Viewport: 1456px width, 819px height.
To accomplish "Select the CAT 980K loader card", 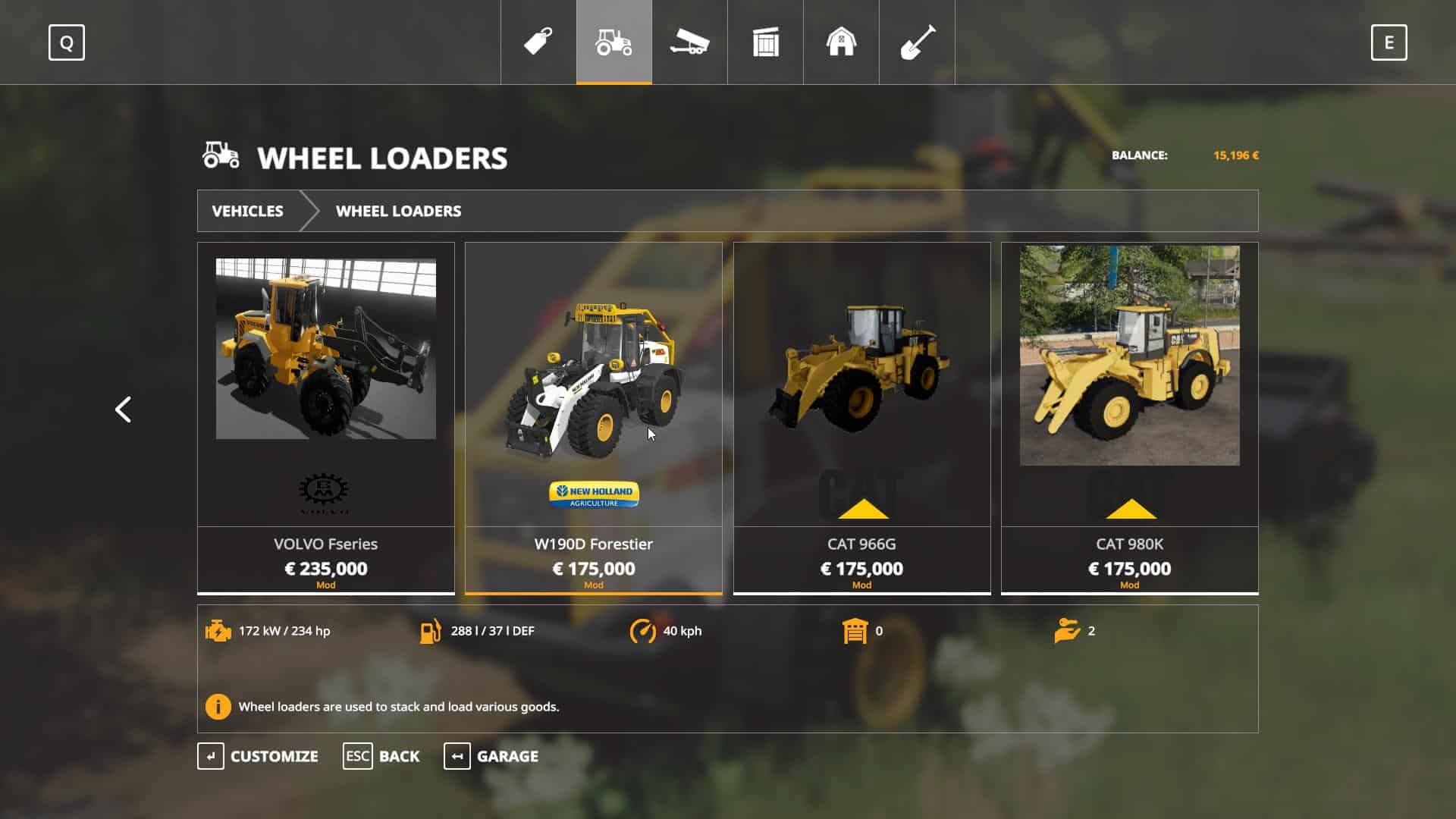I will (x=1129, y=417).
